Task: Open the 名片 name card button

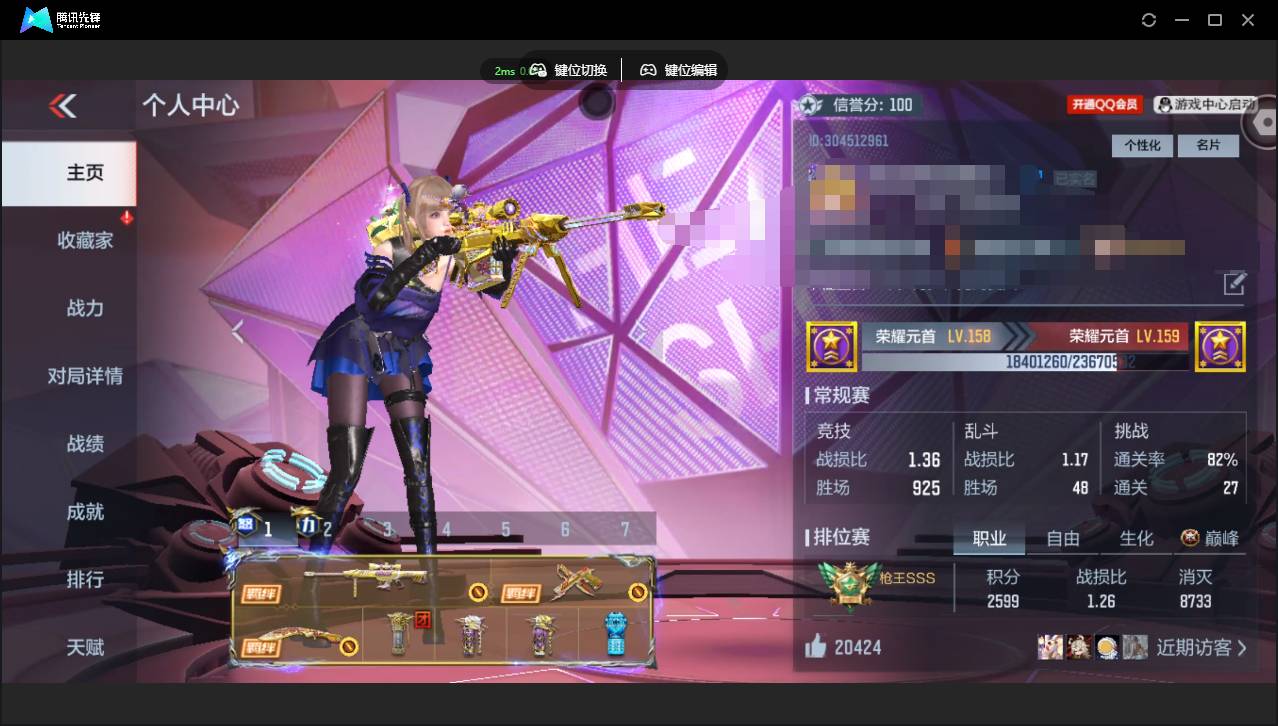Action: point(1208,146)
